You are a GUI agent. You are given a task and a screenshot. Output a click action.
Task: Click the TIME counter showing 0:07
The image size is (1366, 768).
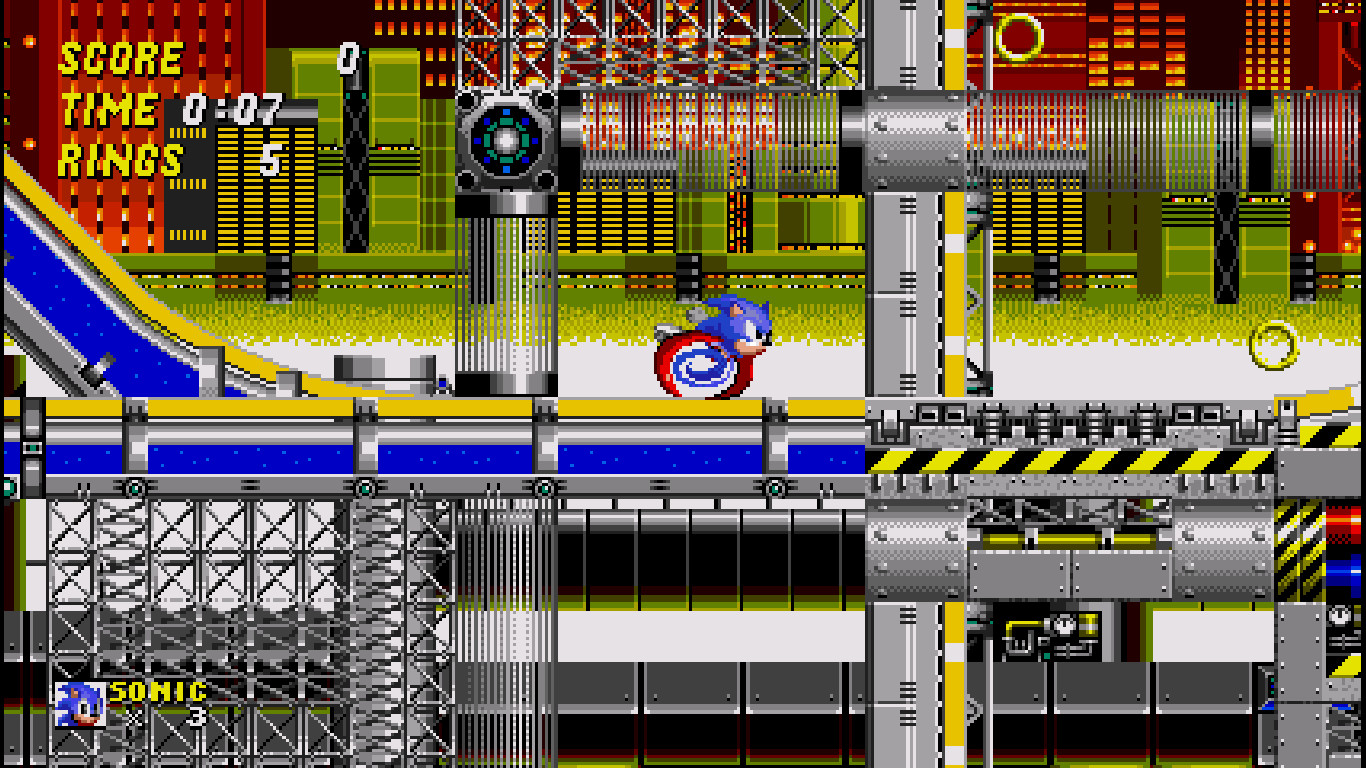point(216,110)
